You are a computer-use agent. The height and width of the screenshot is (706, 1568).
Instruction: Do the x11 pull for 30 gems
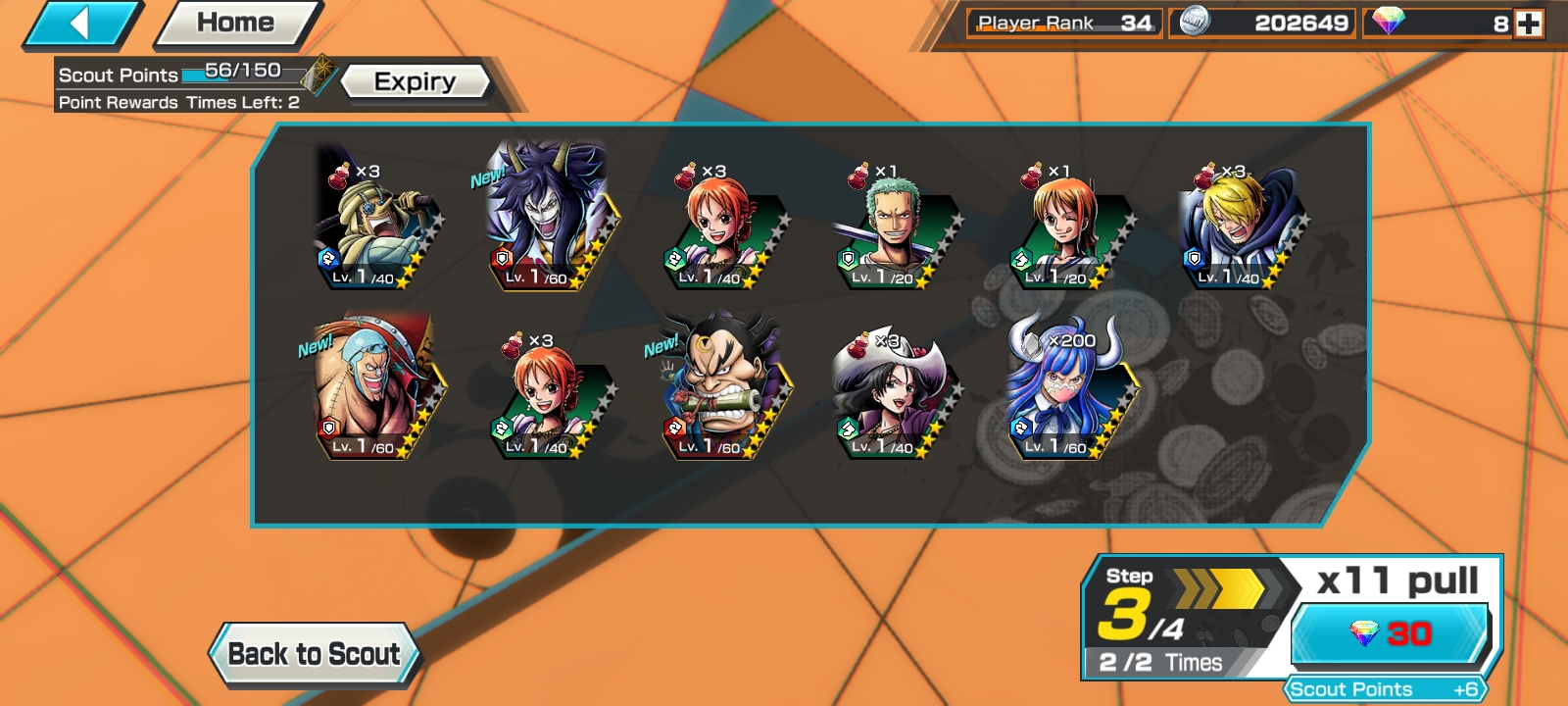(1391, 633)
